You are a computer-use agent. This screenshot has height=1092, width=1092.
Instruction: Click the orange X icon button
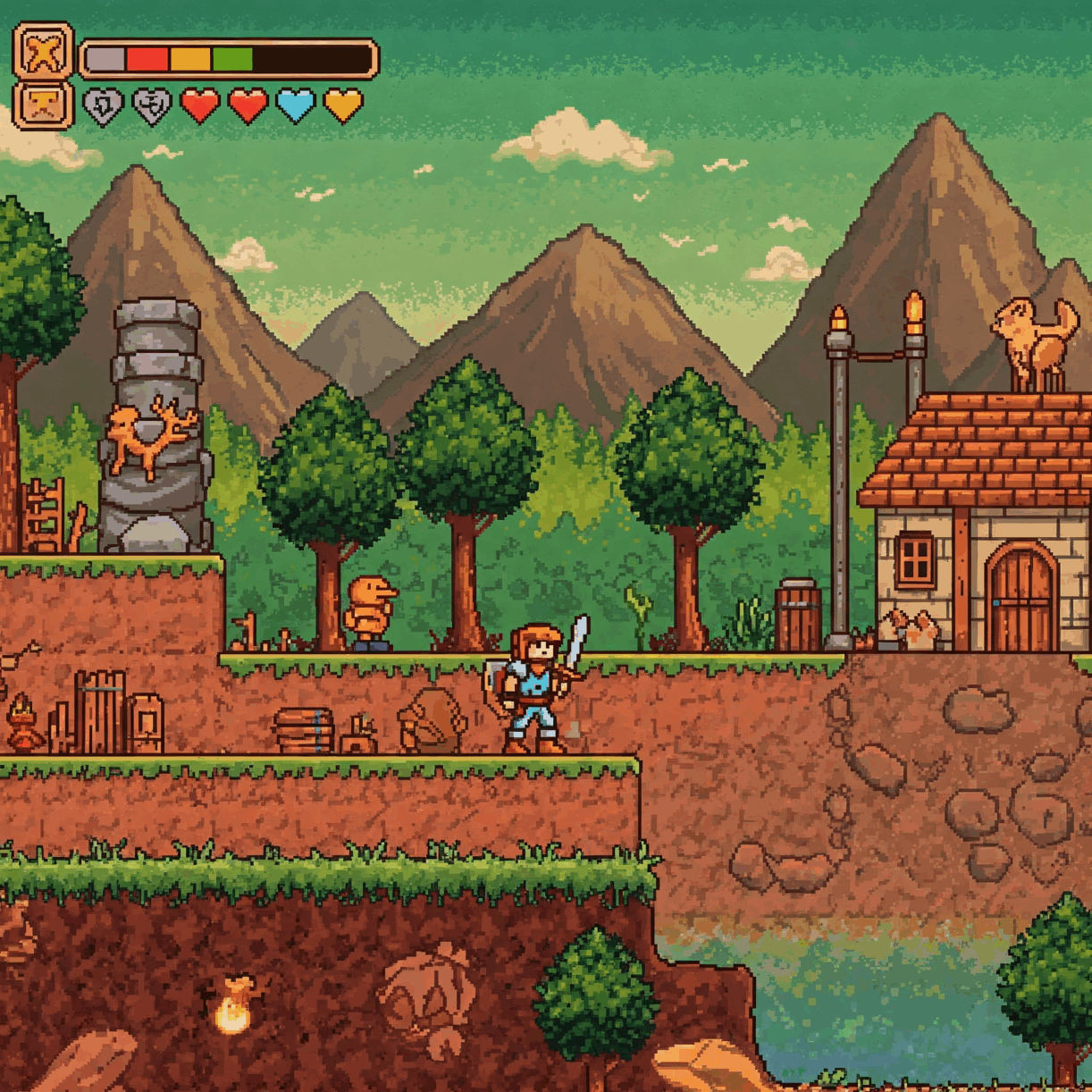(43, 52)
